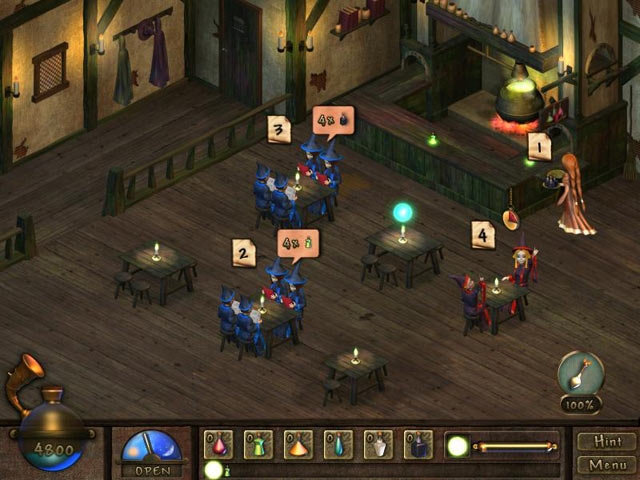Click the table number 3 tag

tap(279, 129)
